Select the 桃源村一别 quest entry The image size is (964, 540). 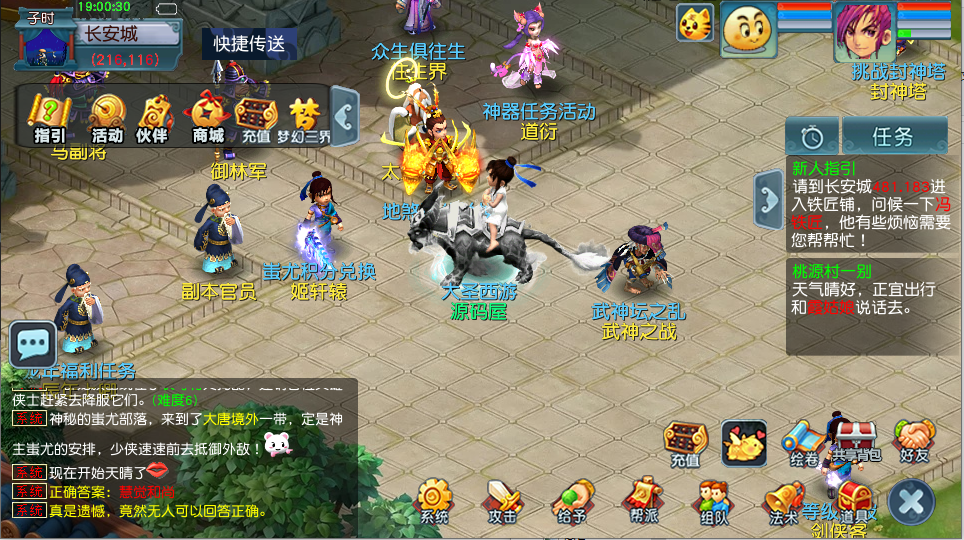(868, 290)
